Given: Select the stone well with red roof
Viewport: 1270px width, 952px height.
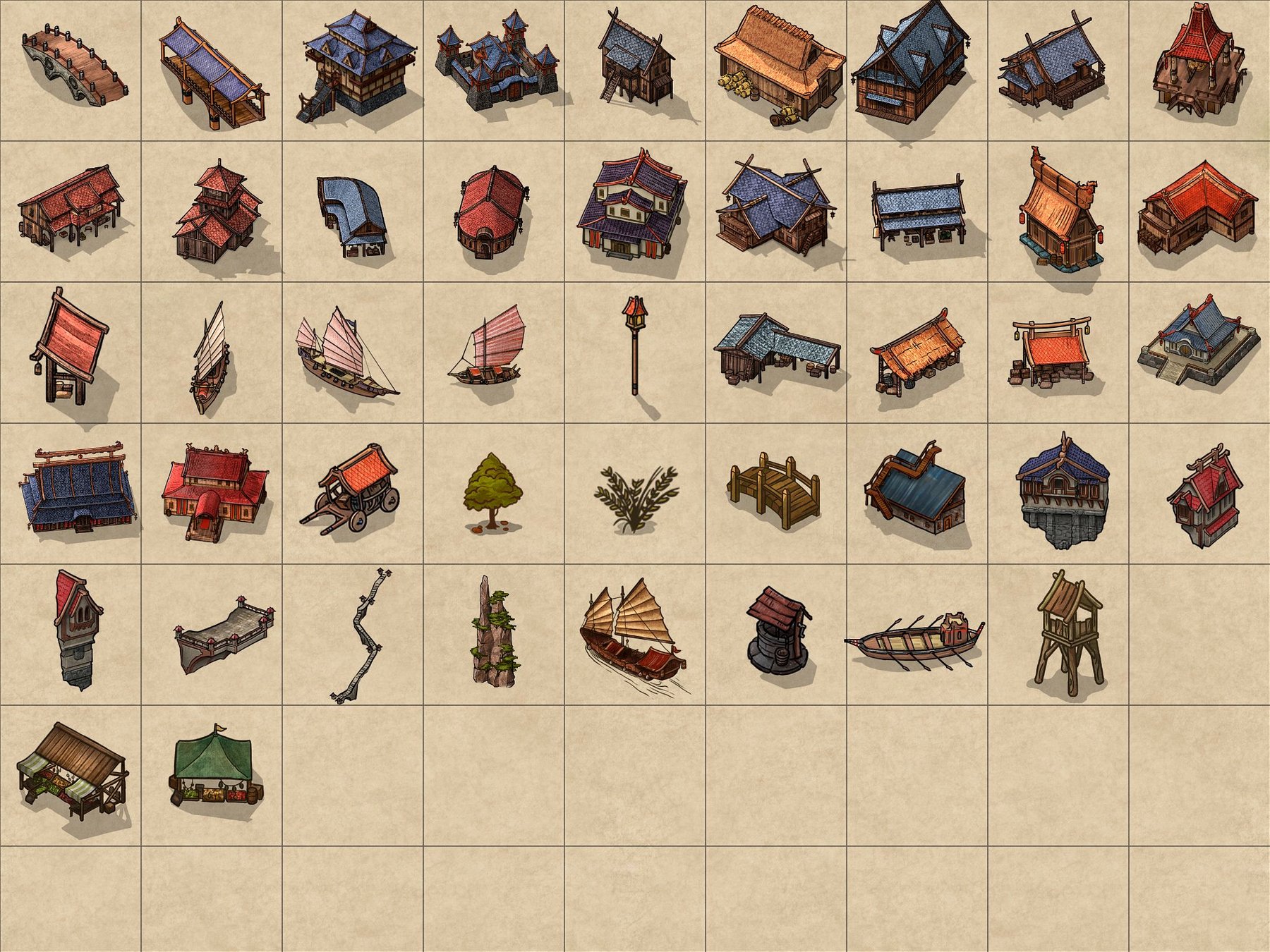Looking at the screenshot, I should (778, 631).
